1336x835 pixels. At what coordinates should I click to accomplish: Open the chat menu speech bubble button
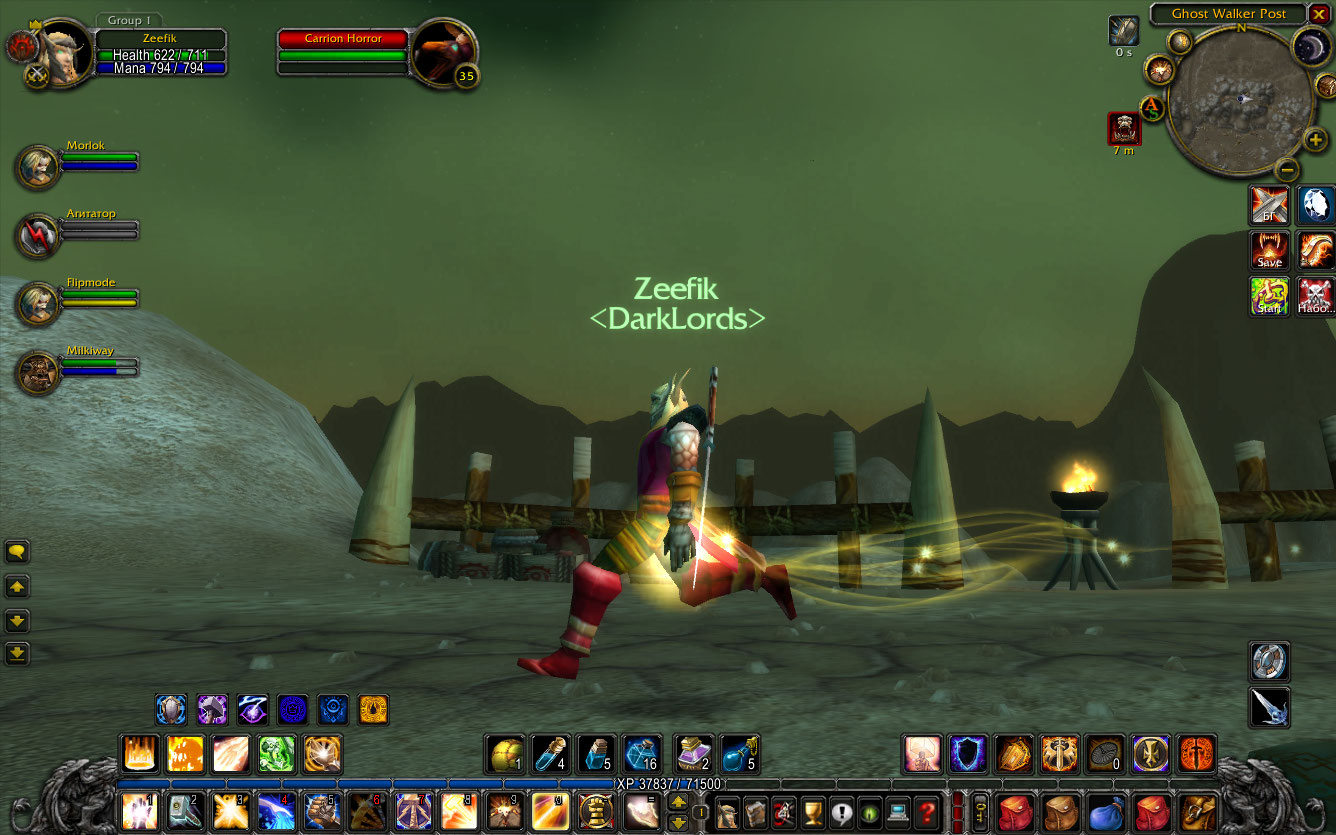pos(17,551)
